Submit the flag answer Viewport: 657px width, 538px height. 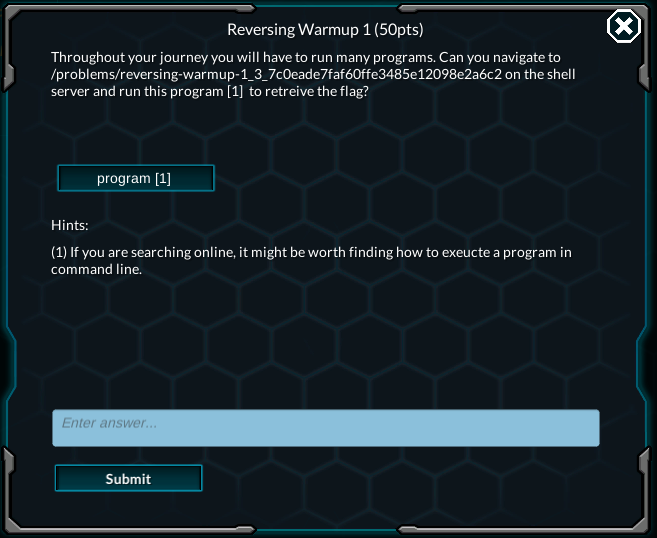128,478
